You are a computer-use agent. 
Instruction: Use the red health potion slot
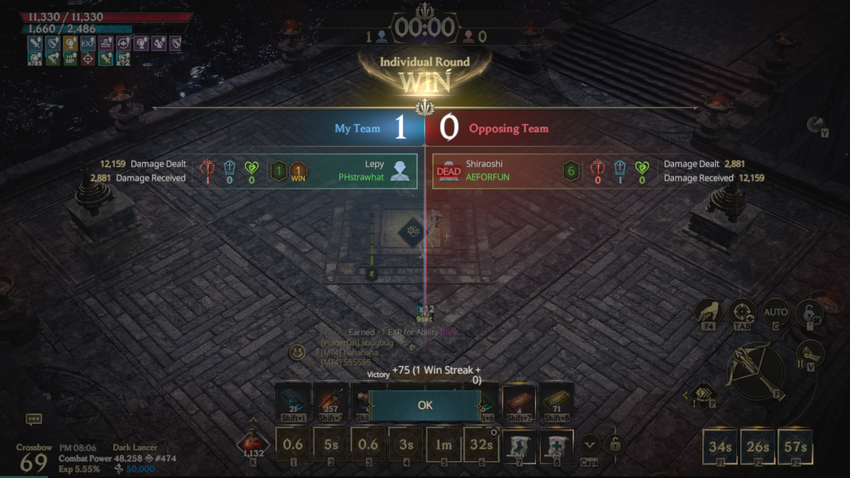(x=254, y=445)
